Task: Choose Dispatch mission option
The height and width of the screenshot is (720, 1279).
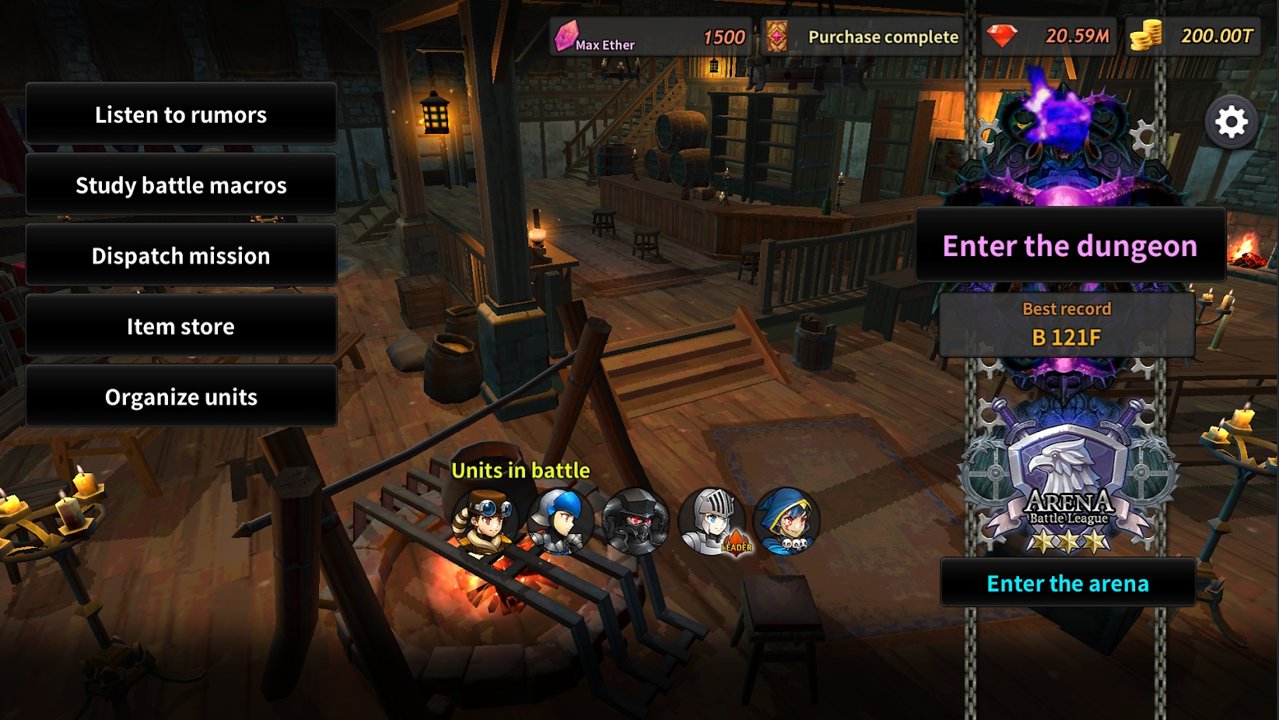Action: pos(181,256)
